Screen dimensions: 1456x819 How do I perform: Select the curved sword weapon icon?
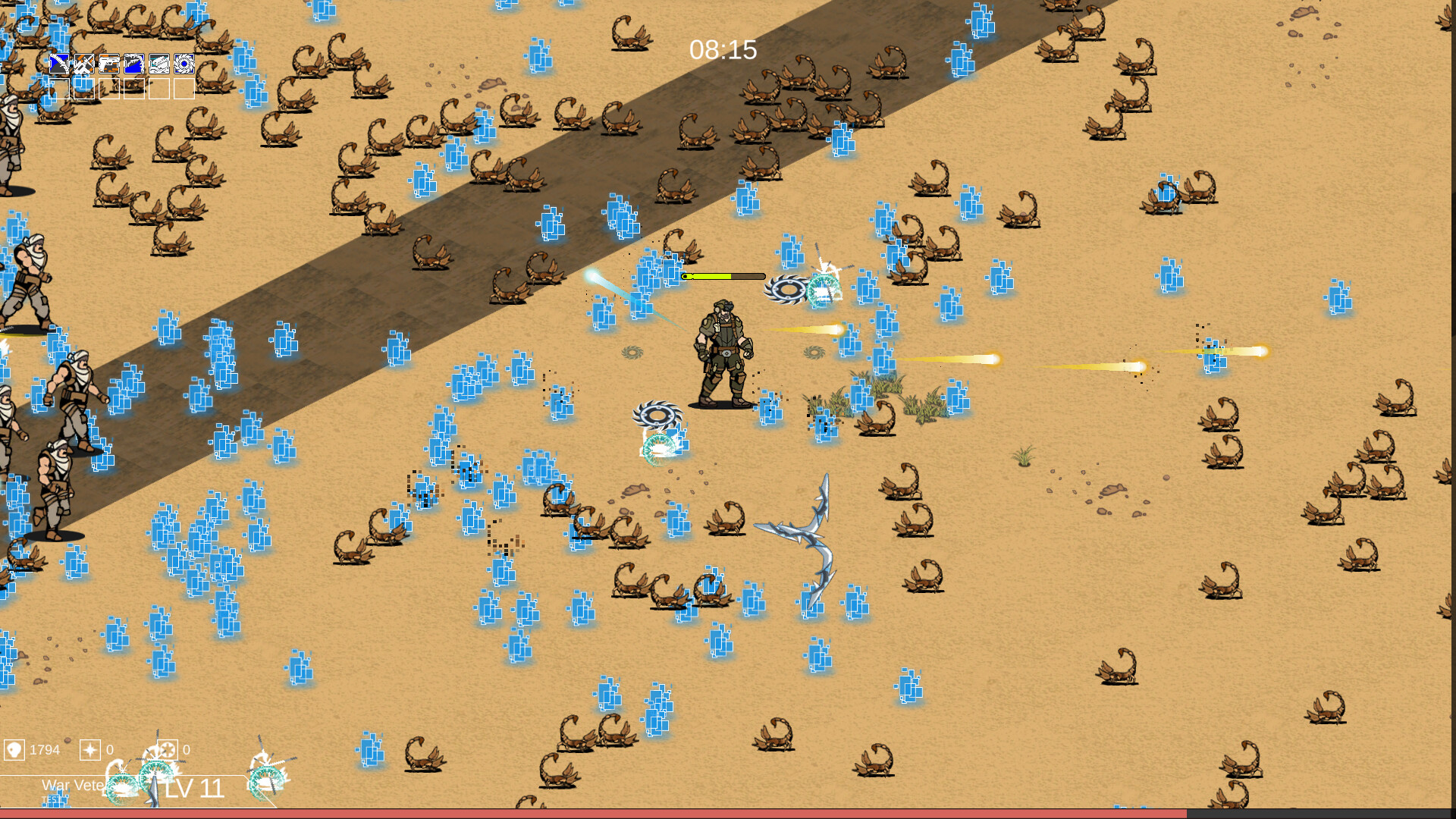[58, 64]
